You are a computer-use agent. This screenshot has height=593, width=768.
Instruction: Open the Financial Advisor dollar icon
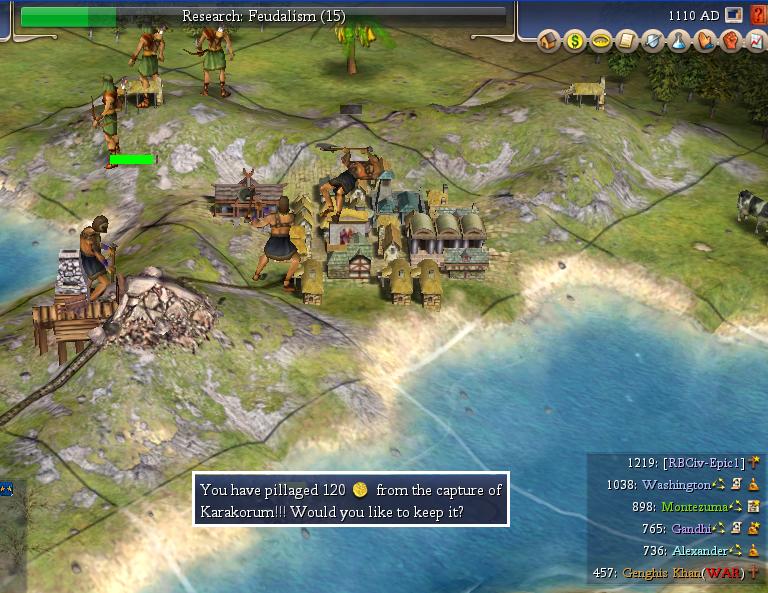(574, 41)
